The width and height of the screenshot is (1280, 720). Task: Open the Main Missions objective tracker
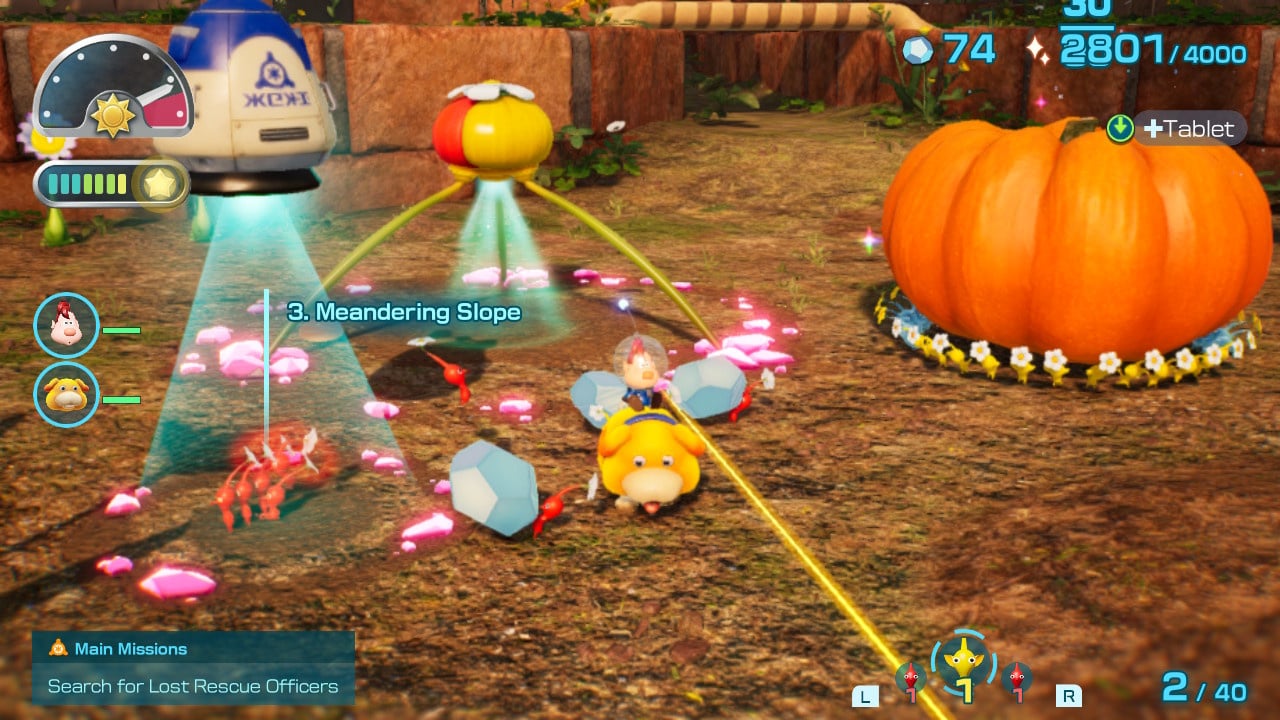[193, 668]
